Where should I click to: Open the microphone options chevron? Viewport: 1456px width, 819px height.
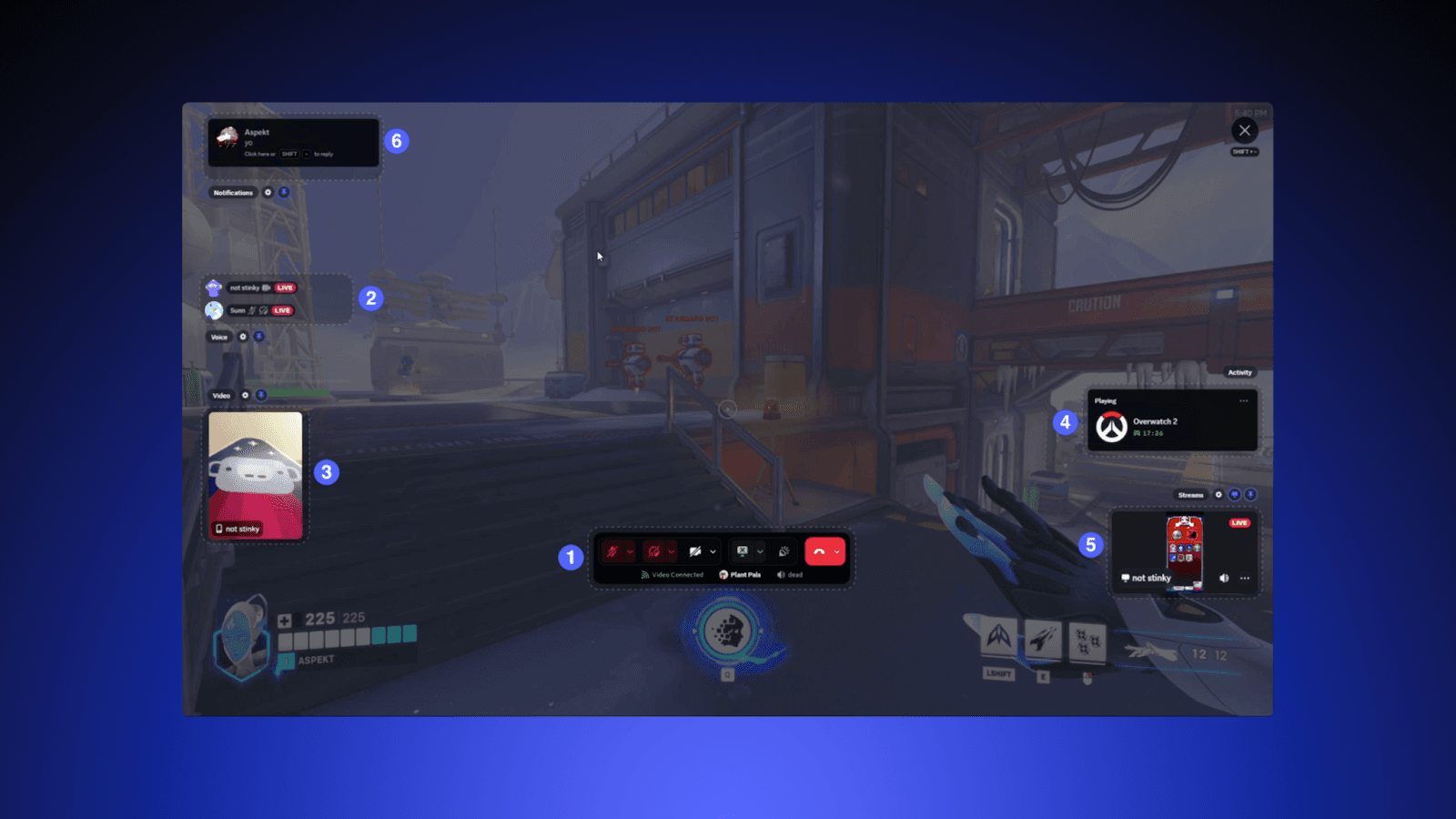click(x=631, y=551)
